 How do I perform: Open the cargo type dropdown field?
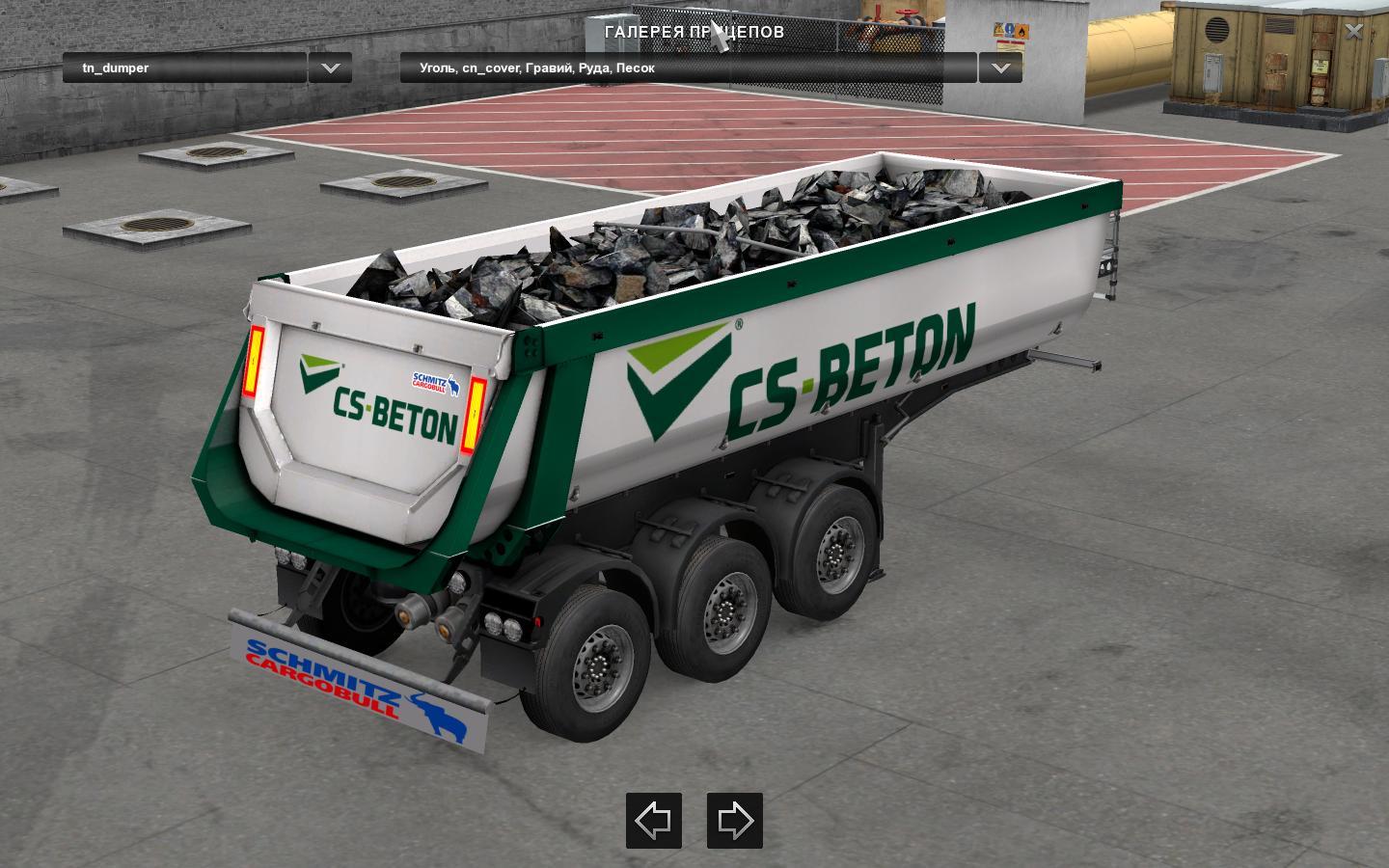(x=687, y=68)
